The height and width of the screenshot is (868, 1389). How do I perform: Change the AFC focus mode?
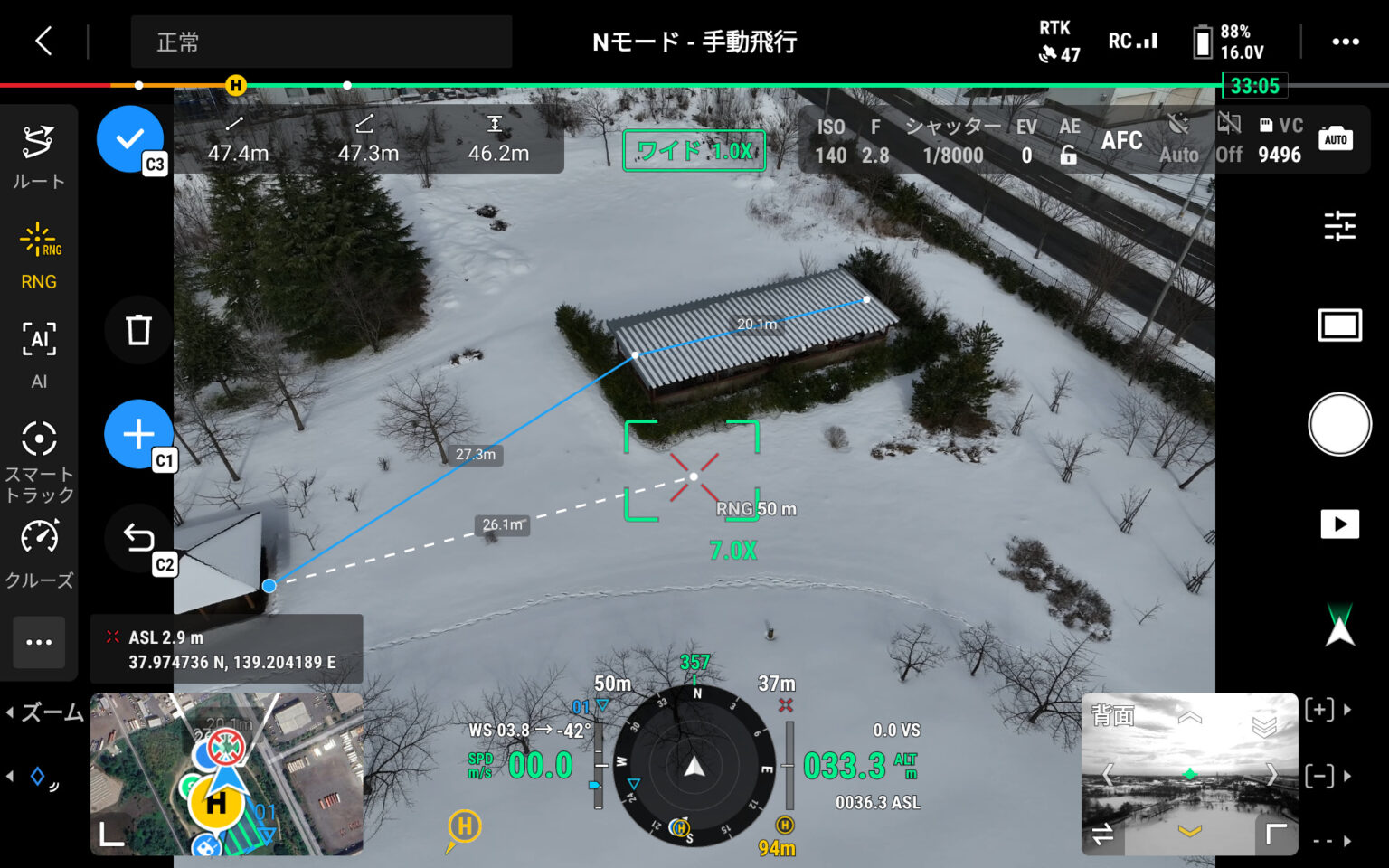click(x=1121, y=141)
